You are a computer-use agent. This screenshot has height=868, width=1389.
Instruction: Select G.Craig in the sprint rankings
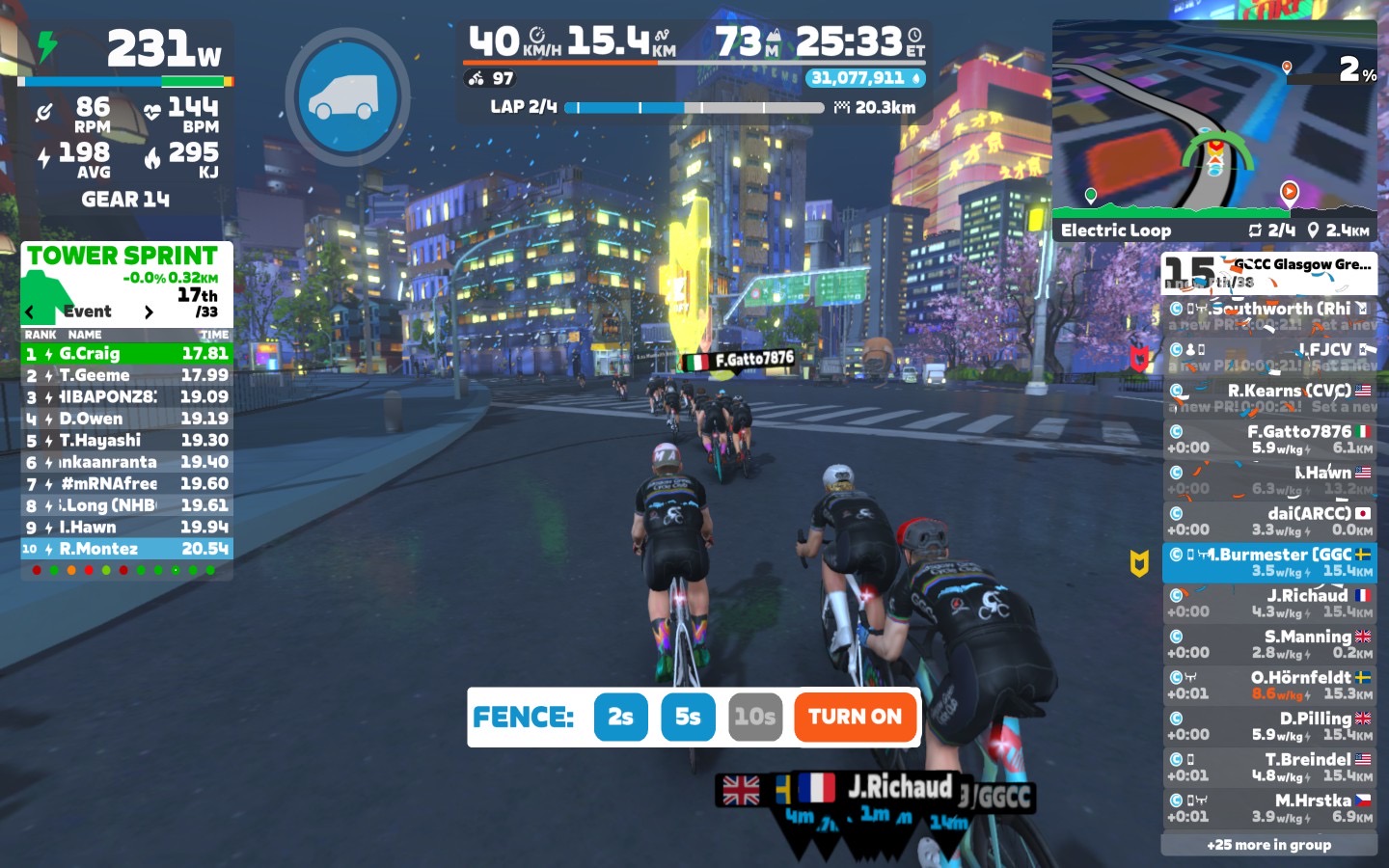(126, 354)
